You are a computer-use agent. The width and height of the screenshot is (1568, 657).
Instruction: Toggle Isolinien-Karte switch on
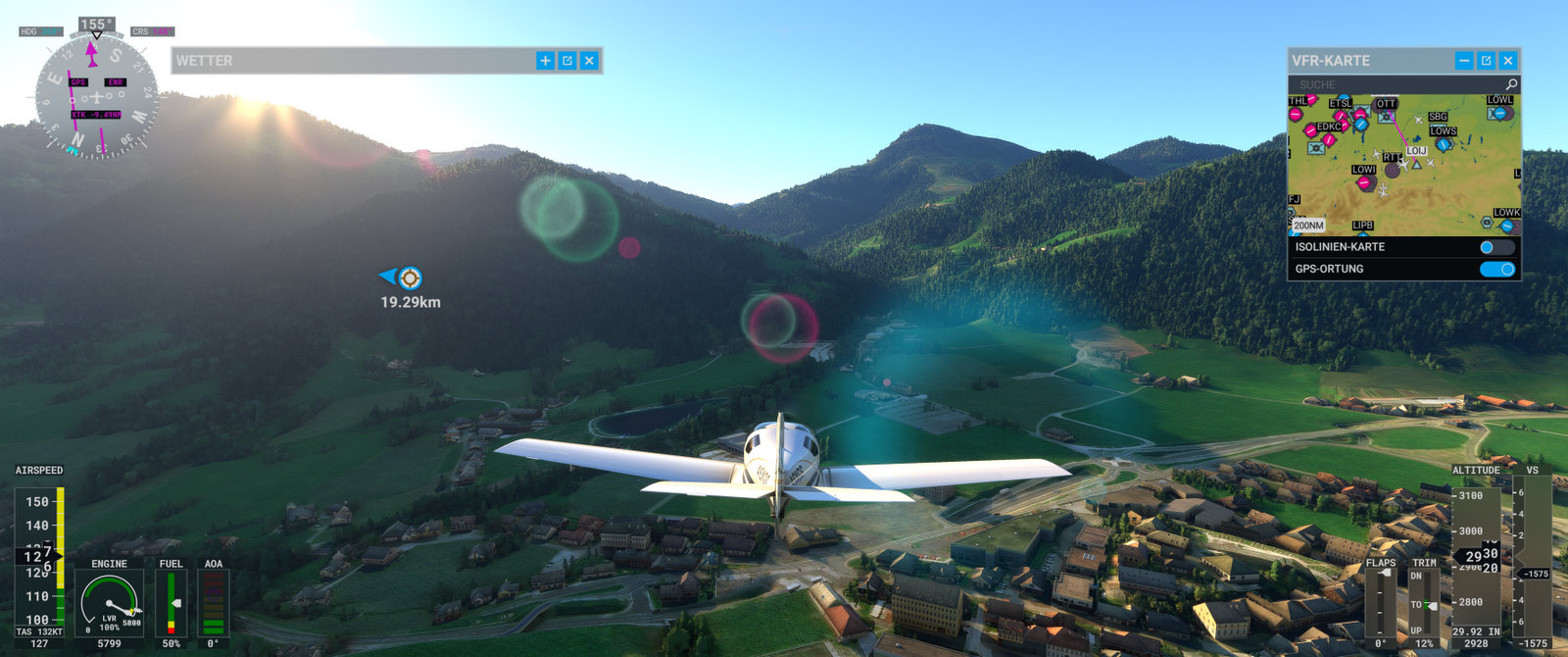click(x=1496, y=247)
